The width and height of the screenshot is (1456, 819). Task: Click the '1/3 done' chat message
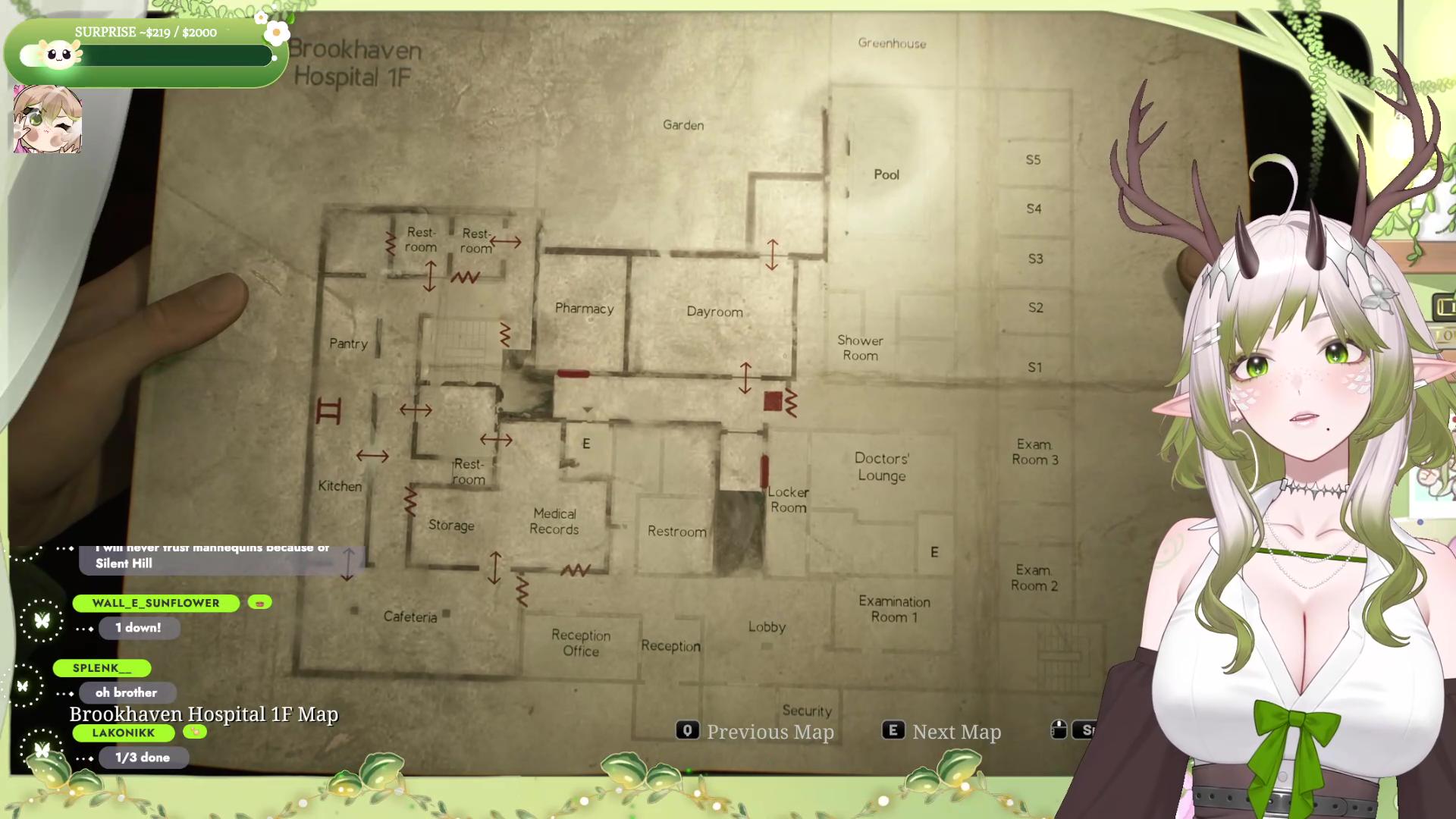point(143,756)
